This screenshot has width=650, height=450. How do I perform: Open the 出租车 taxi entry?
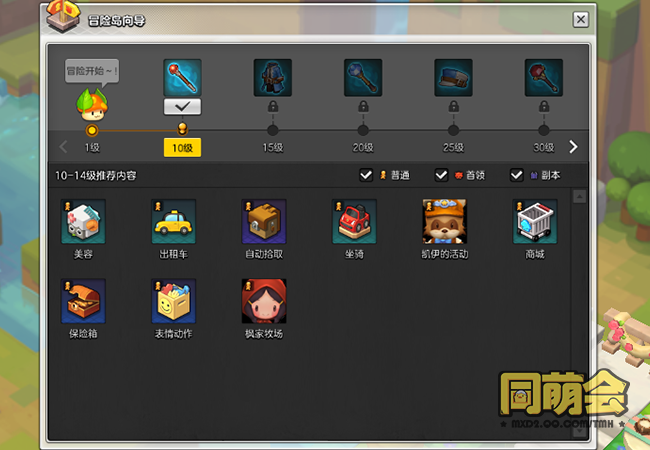[173, 222]
